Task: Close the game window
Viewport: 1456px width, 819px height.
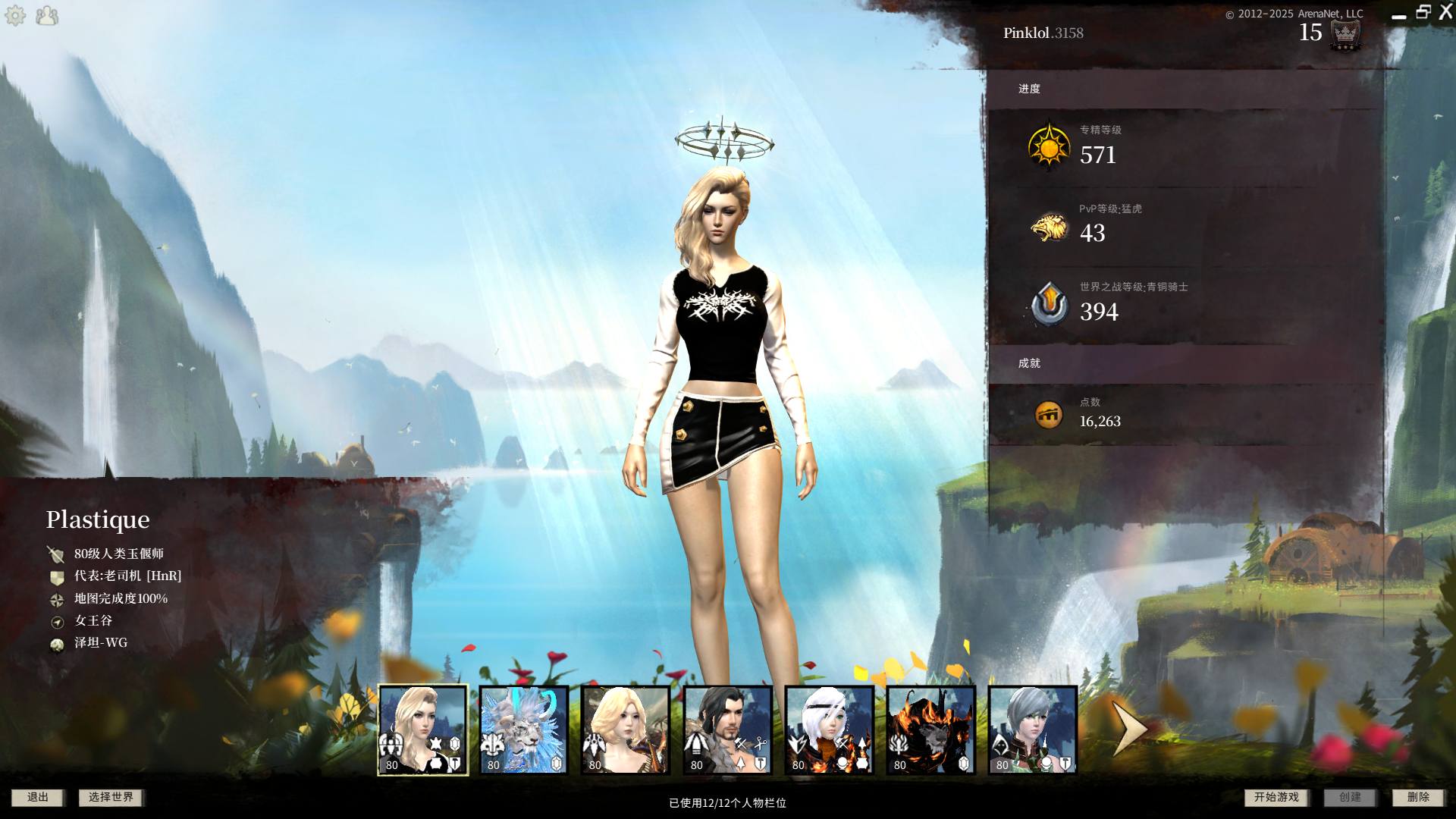Action: tap(1445, 12)
